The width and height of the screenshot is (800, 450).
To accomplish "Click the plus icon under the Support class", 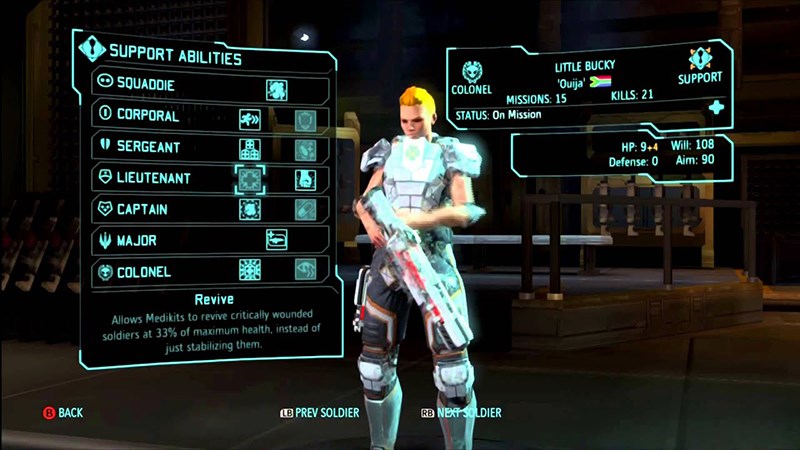I will 716,107.
